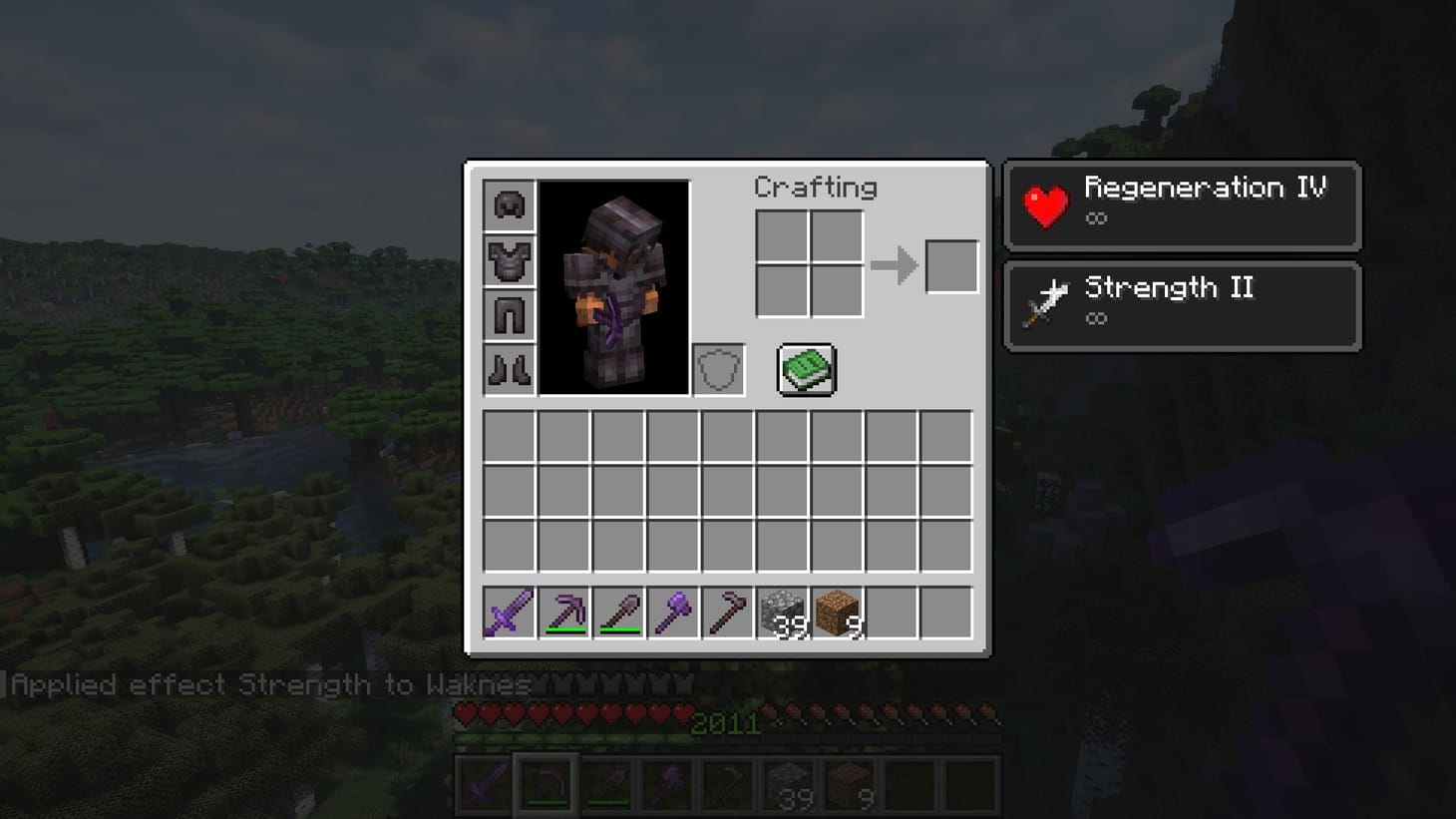Click the empty shield offhand slot
Viewport: 1456px width, 819px height.
tap(717, 368)
